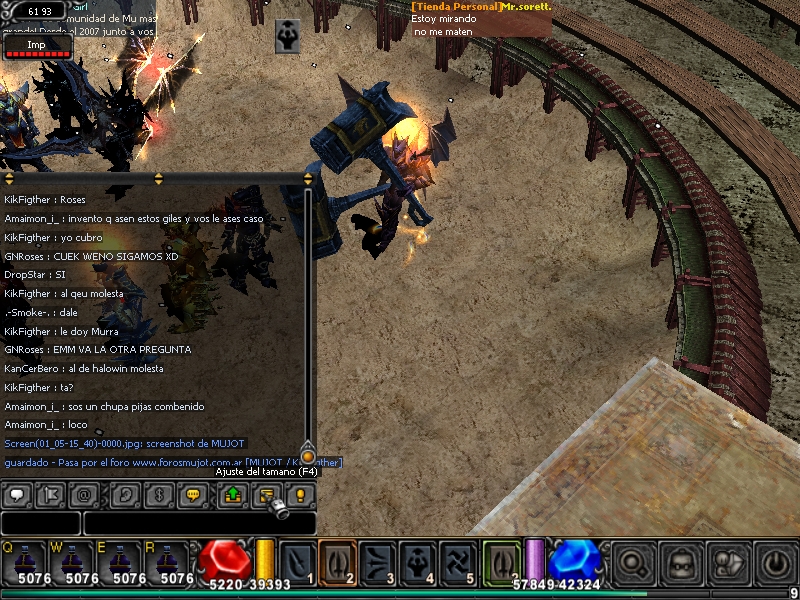
Task: Click the power system menu button
Action: pyautogui.click(x=776, y=563)
